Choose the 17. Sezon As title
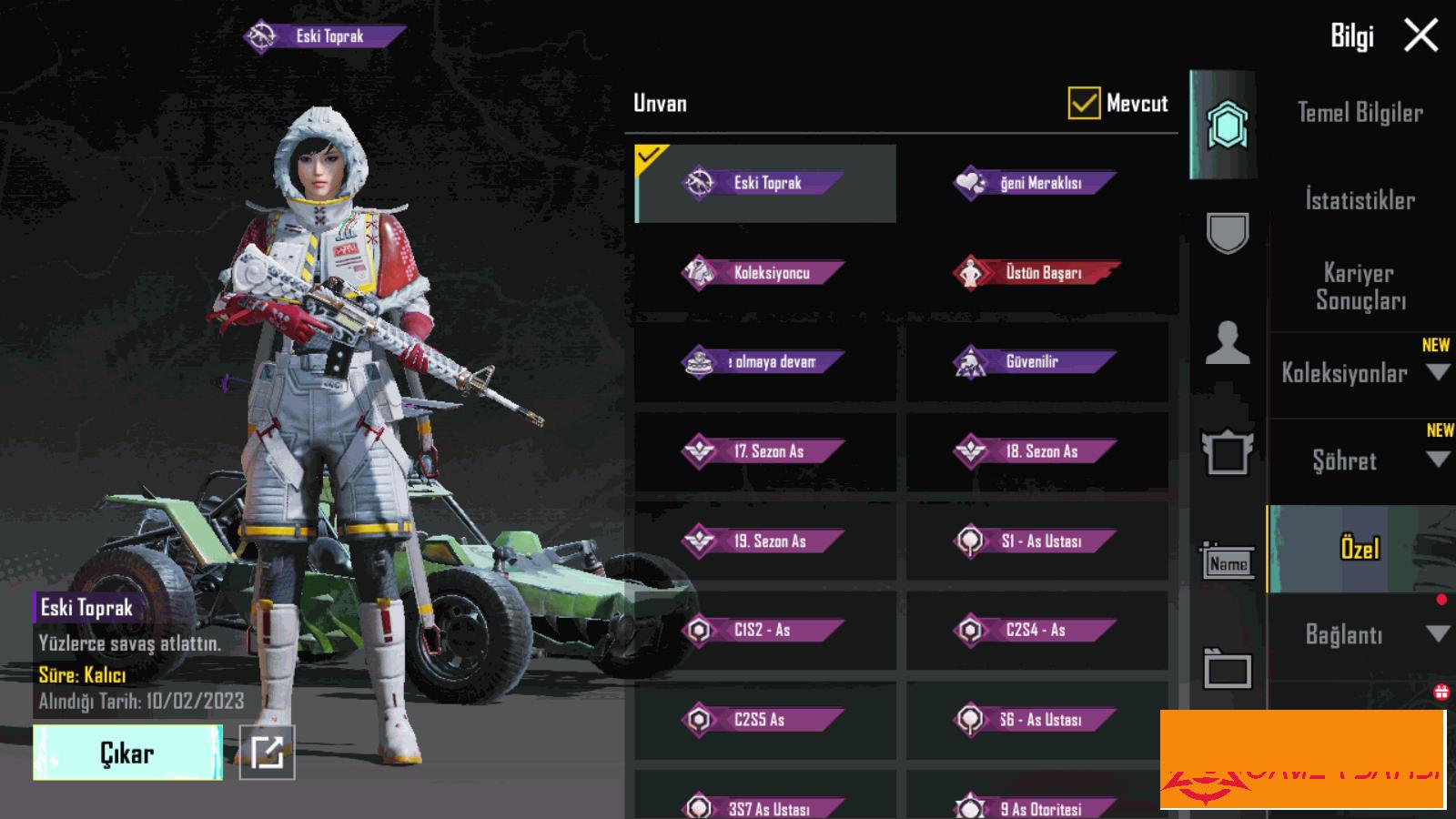The height and width of the screenshot is (819, 1456). click(x=765, y=451)
